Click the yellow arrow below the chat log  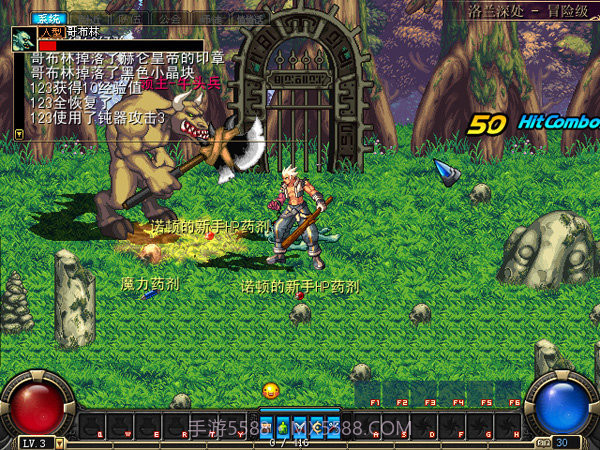18,132
